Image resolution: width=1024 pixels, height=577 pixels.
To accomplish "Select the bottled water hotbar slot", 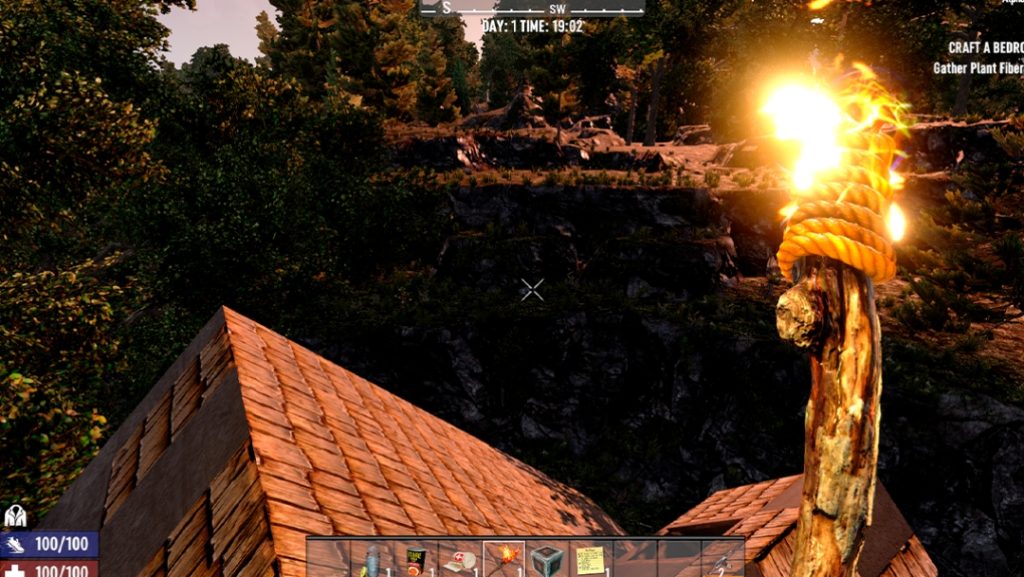I will click(374, 559).
